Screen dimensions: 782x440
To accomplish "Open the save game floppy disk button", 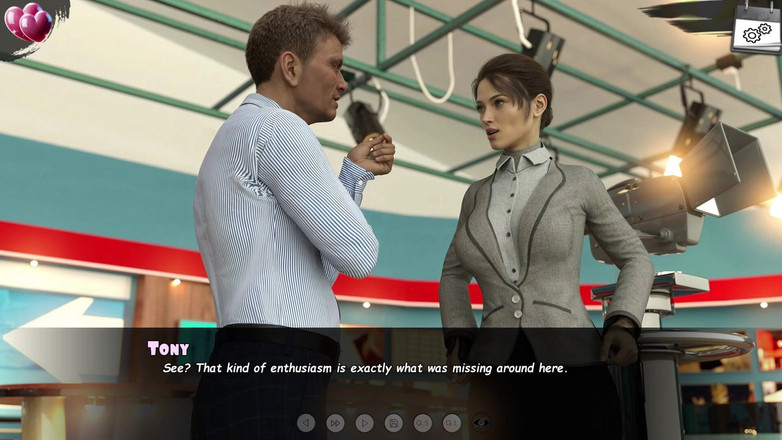I will pyautogui.click(x=394, y=423).
